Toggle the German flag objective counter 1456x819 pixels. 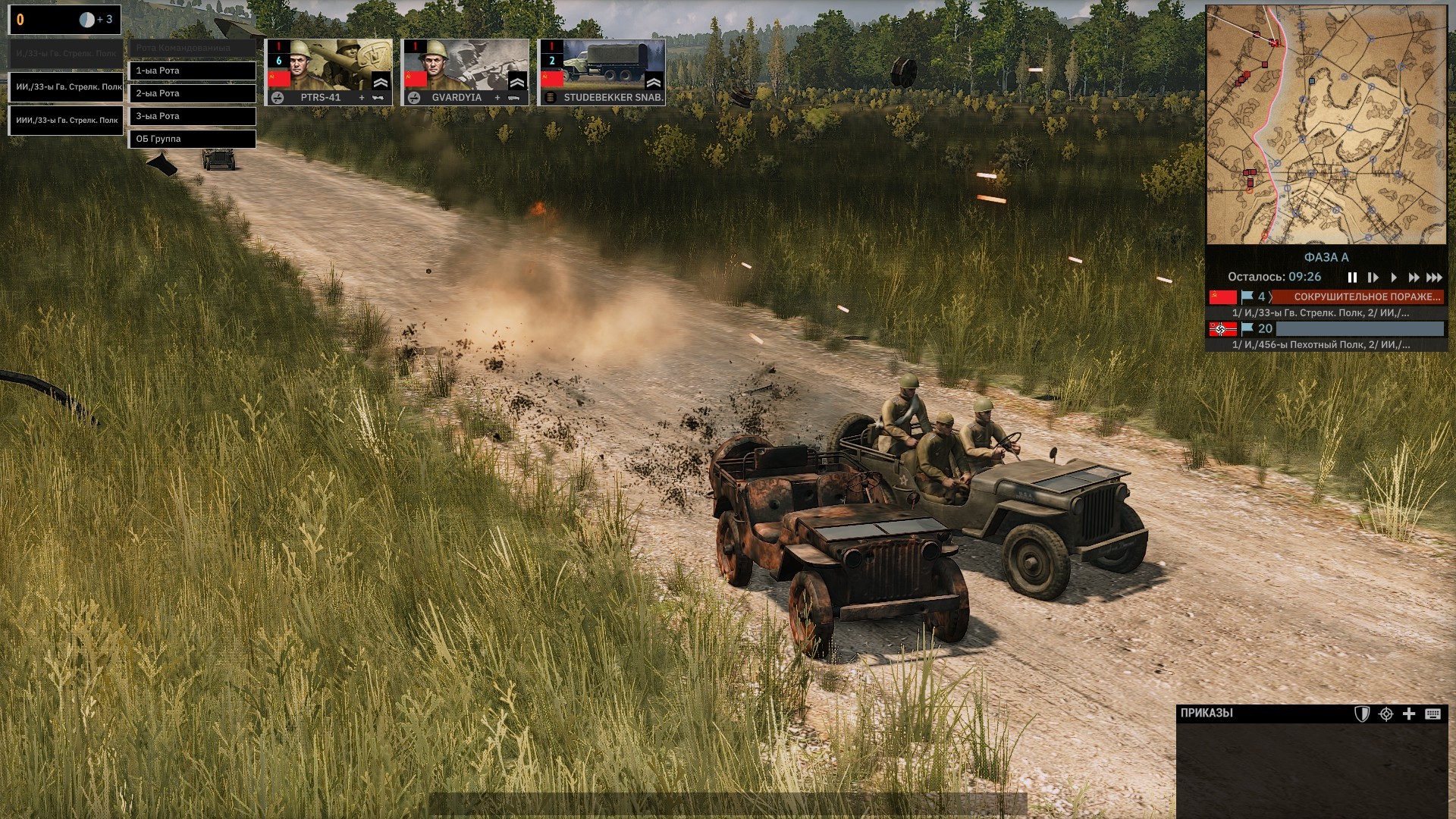coord(1247,329)
